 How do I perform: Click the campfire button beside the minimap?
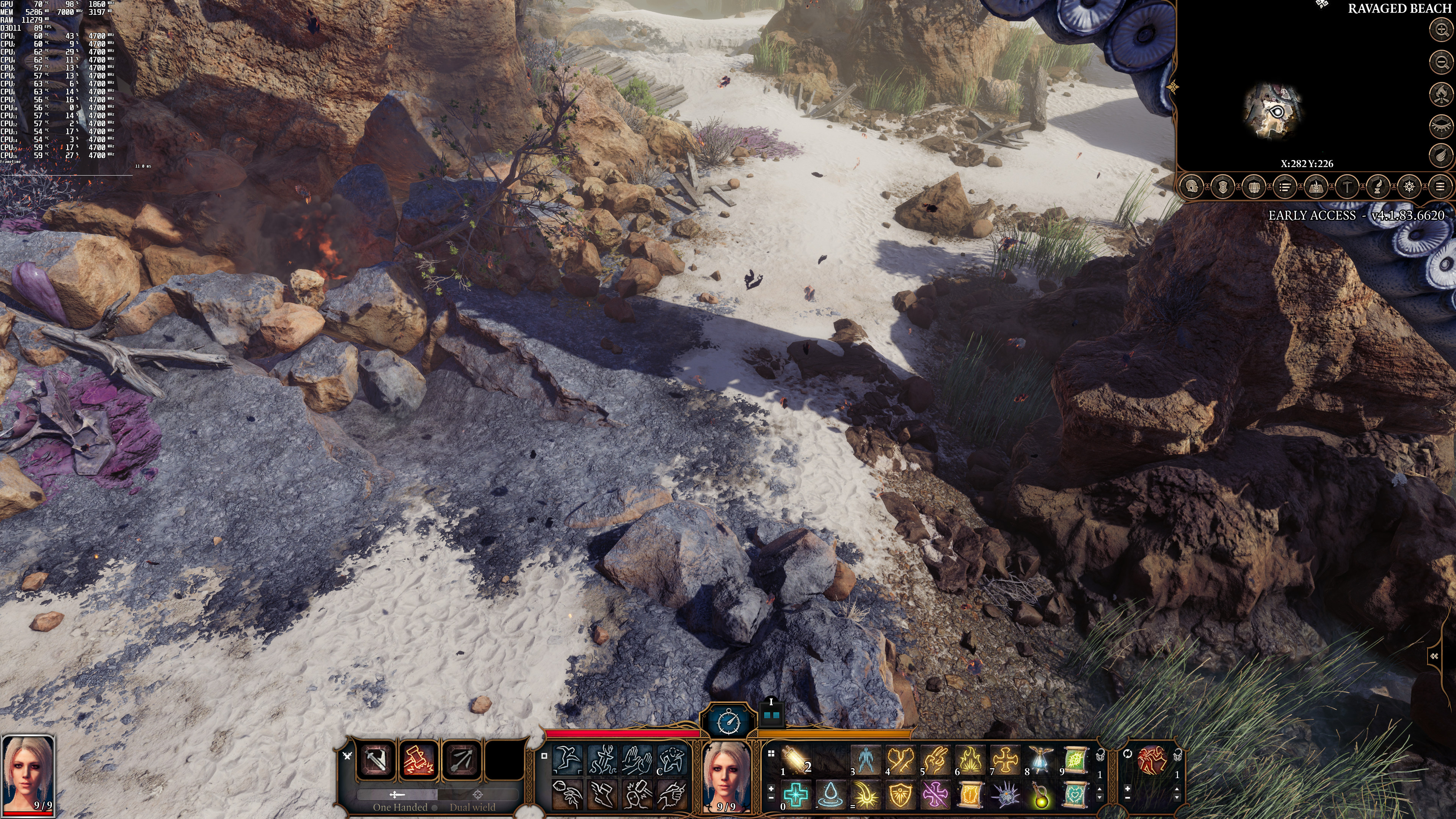point(1442,93)
